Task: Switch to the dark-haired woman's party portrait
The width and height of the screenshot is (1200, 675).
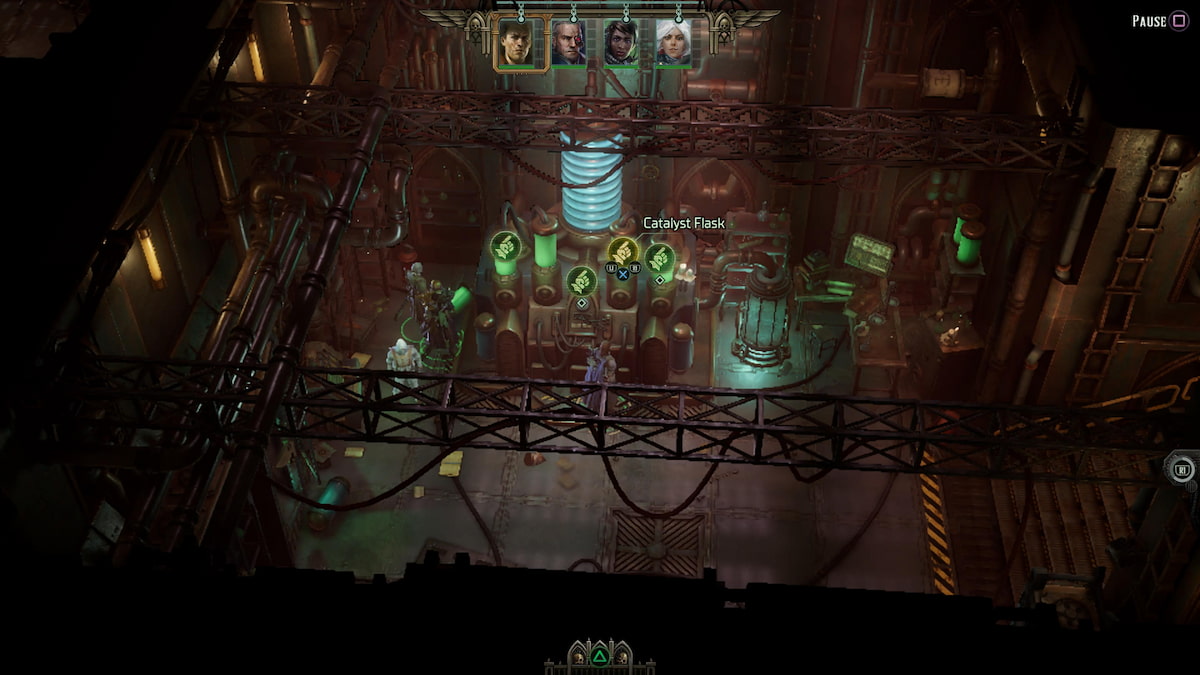Action: pyautogui.click(x=621, y=44)
